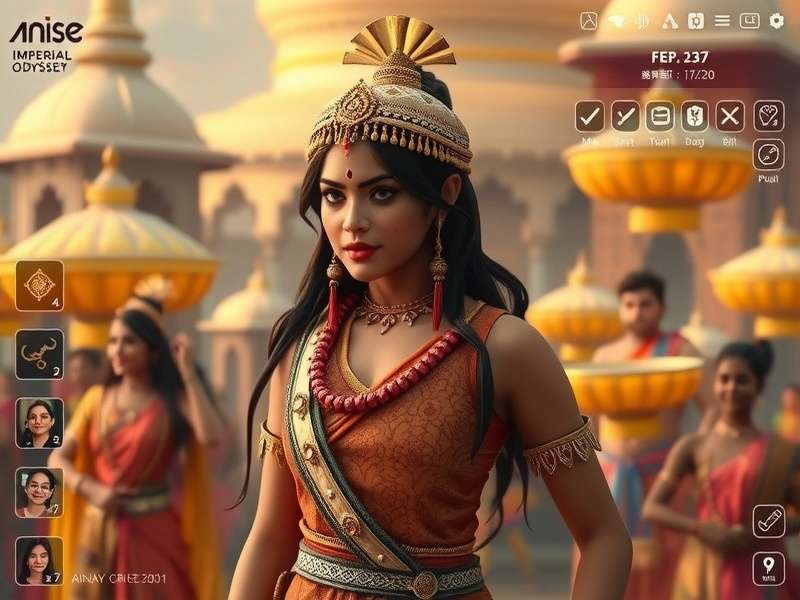Select the diamond mandala ability slot
Viewport: 800px width, 600px height.
39,285
